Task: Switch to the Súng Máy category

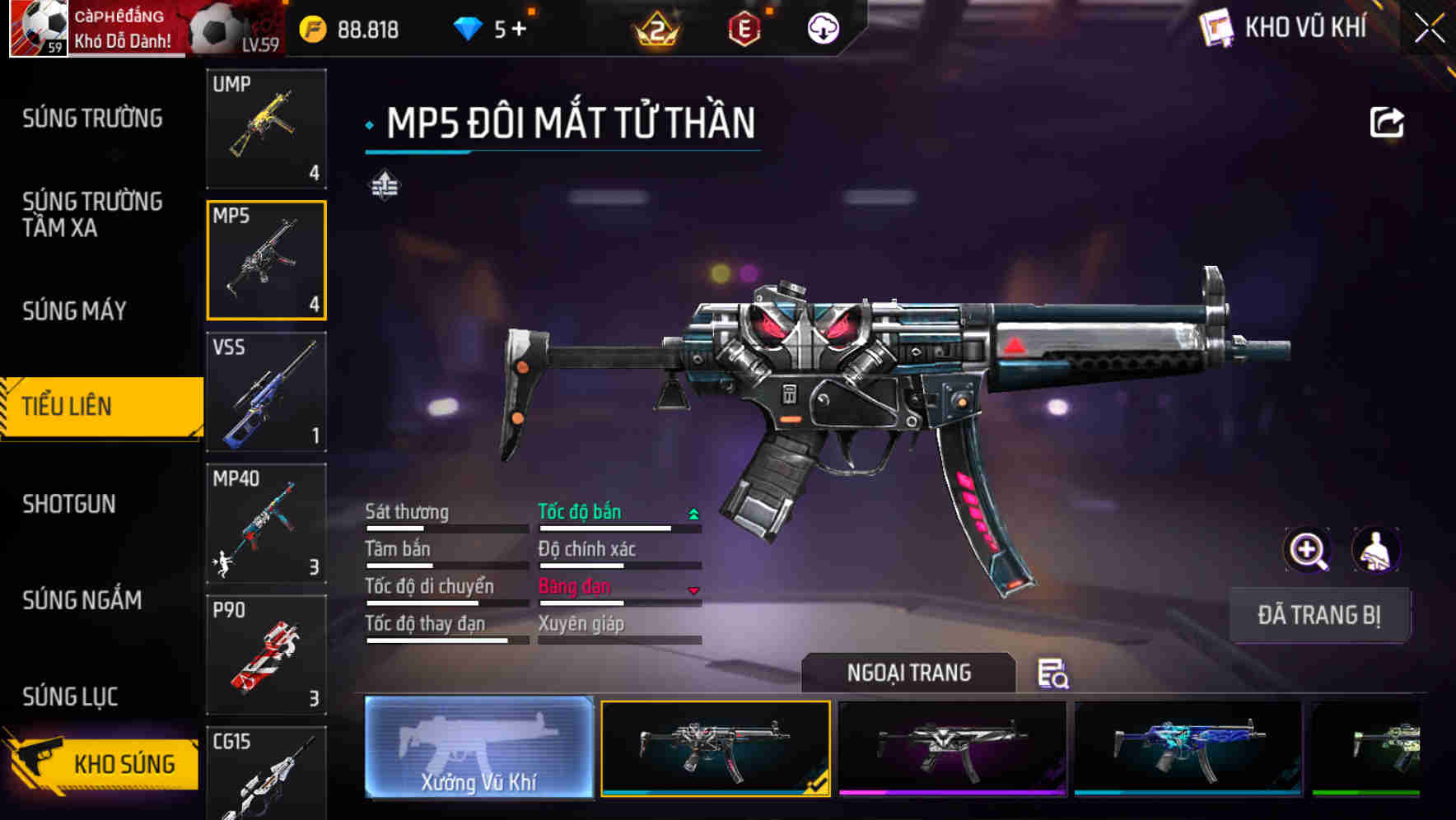Action: pos(74,310)
